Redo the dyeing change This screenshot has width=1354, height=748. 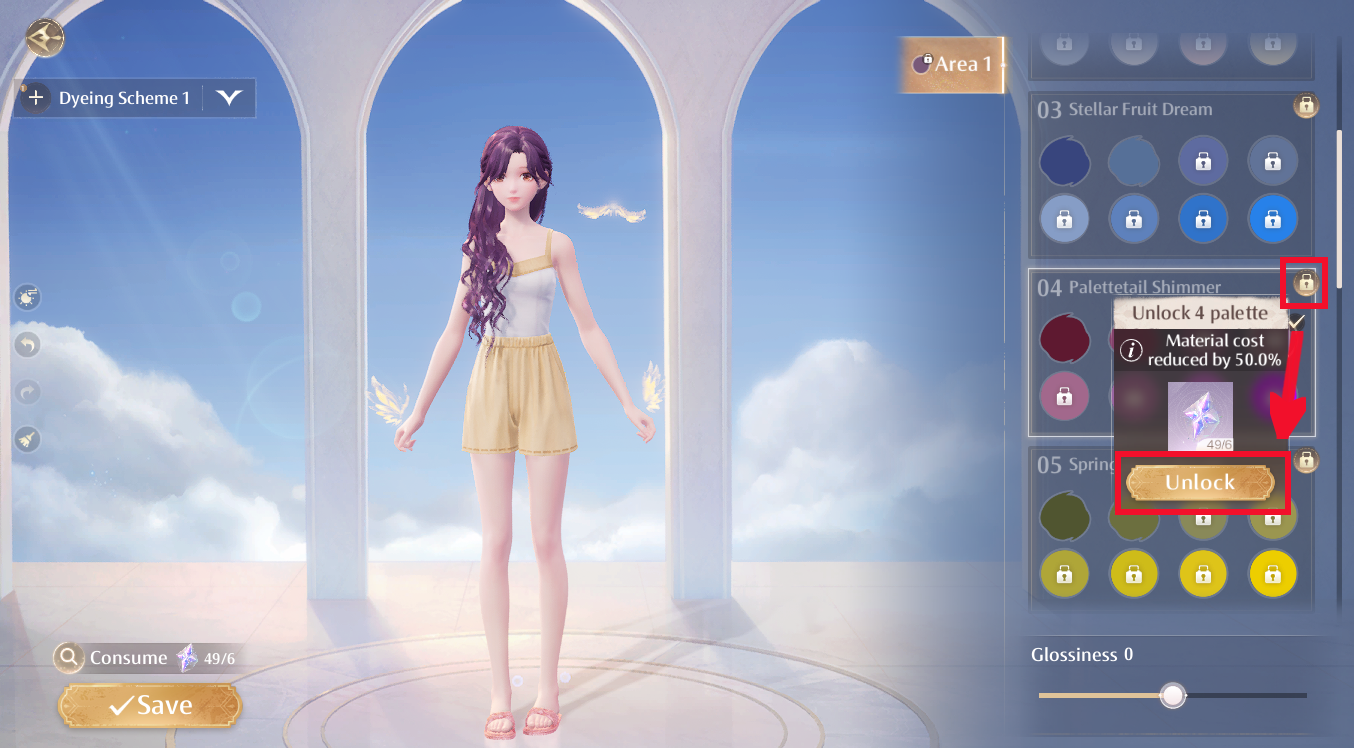tap(27, 391)
